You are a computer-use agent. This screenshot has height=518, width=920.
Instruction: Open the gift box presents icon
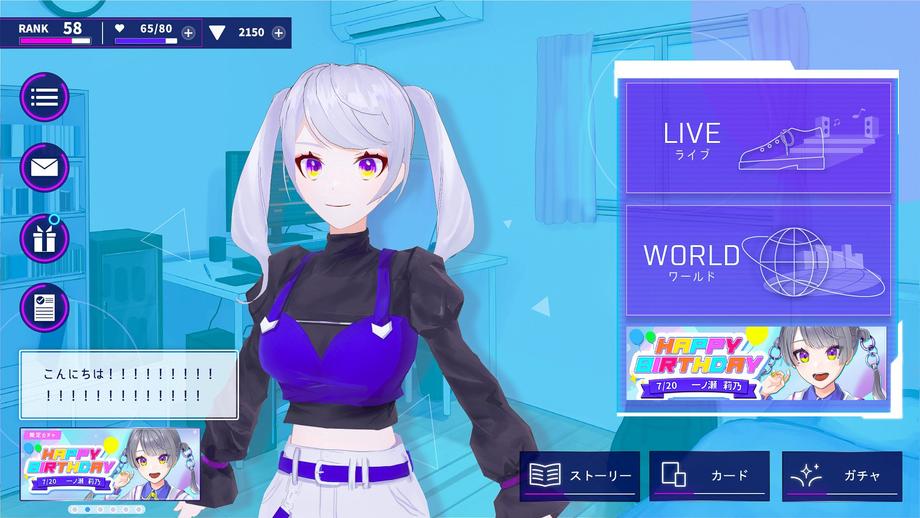tap(44, 238)
